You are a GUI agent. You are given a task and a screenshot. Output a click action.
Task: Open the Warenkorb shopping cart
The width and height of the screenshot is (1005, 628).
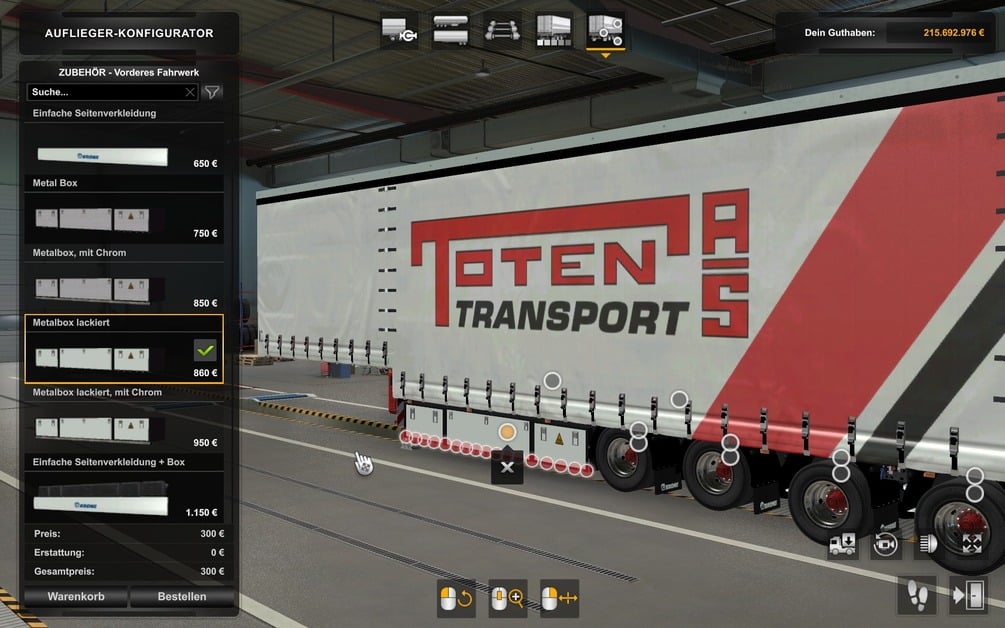click(75, 597)
